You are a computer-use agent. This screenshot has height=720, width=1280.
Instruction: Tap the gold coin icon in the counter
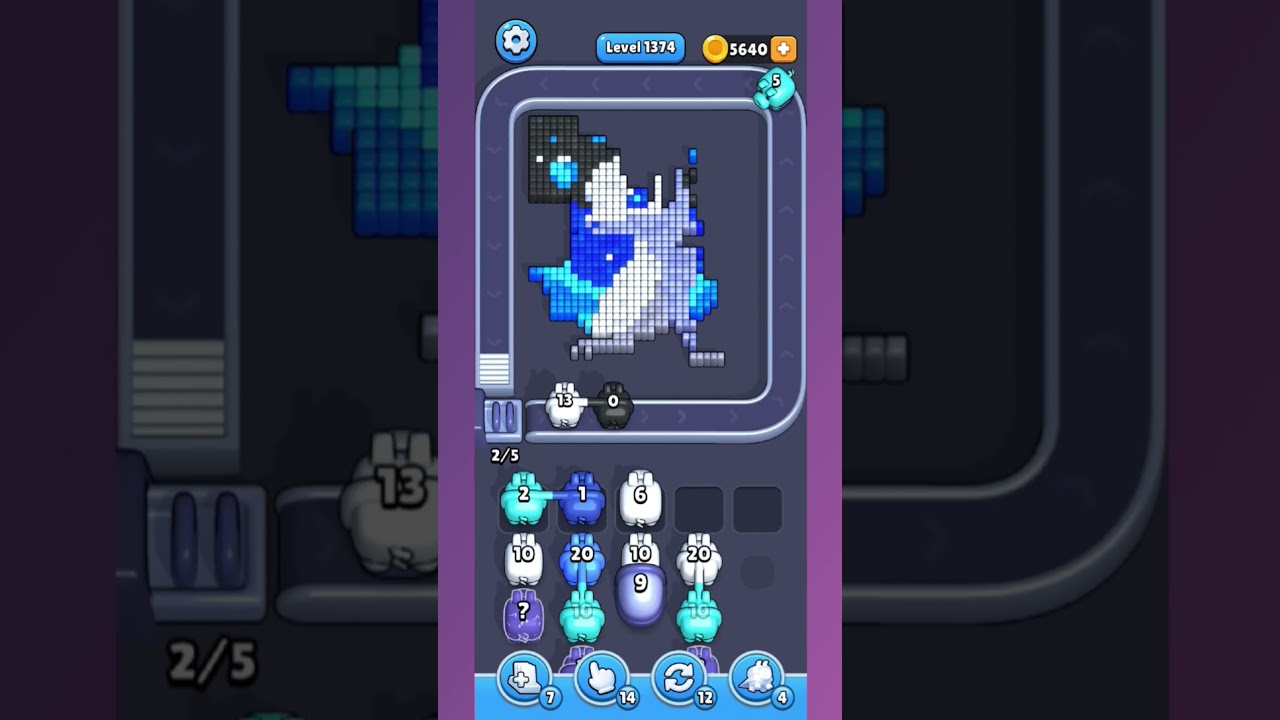click(713, 47)
